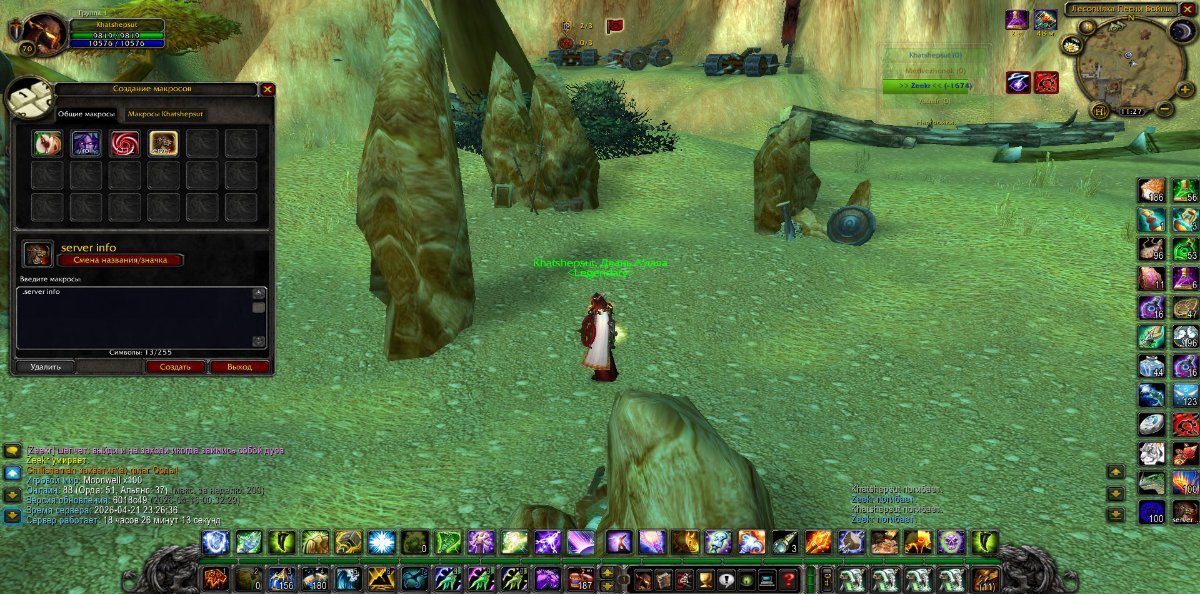
Task: Create a new macro with Создать
Action: coord(174,367)
